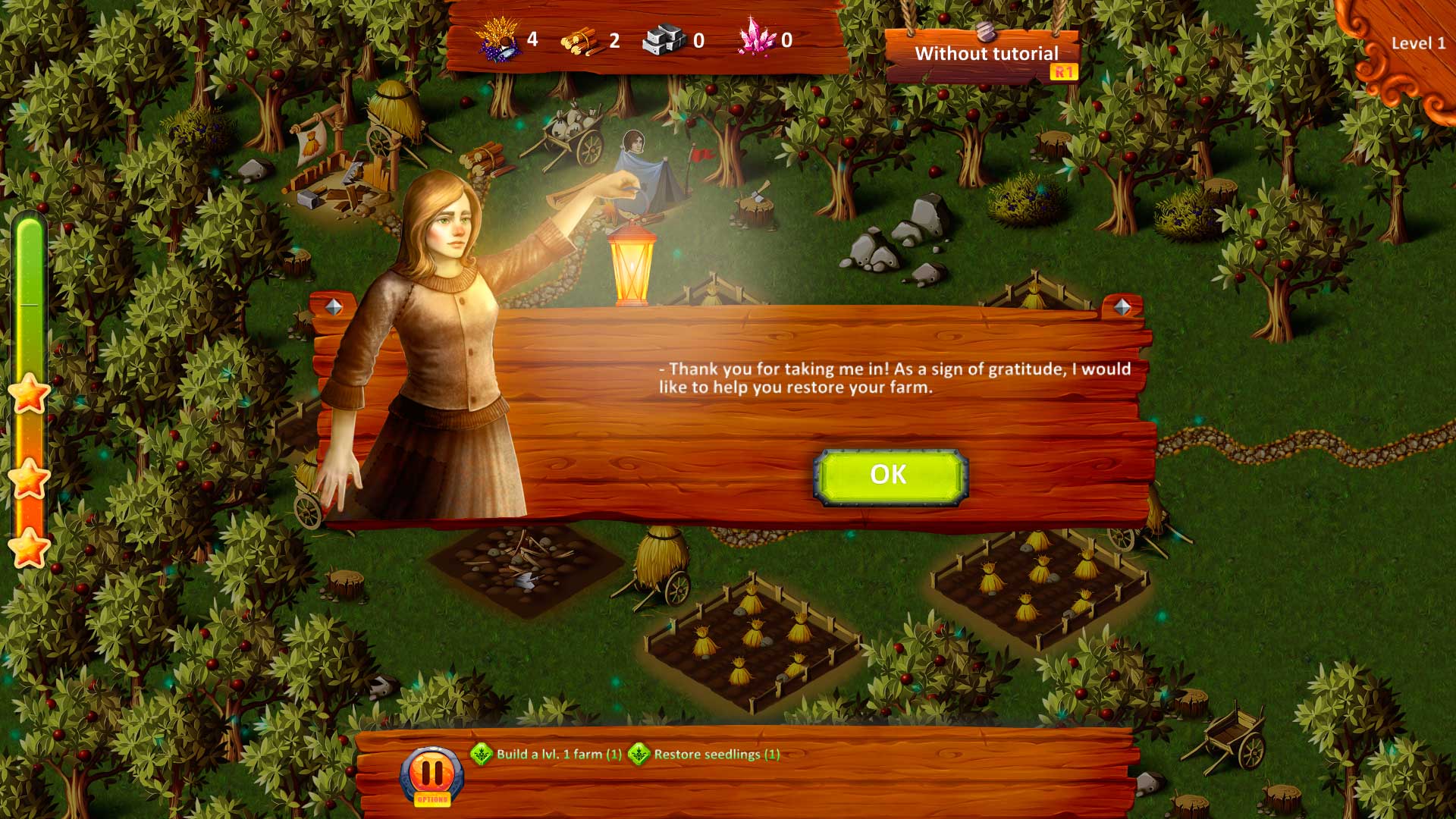Click the right diamond on the dialog board
The width and height of the screenshot is (1456, 819).
1122,306
